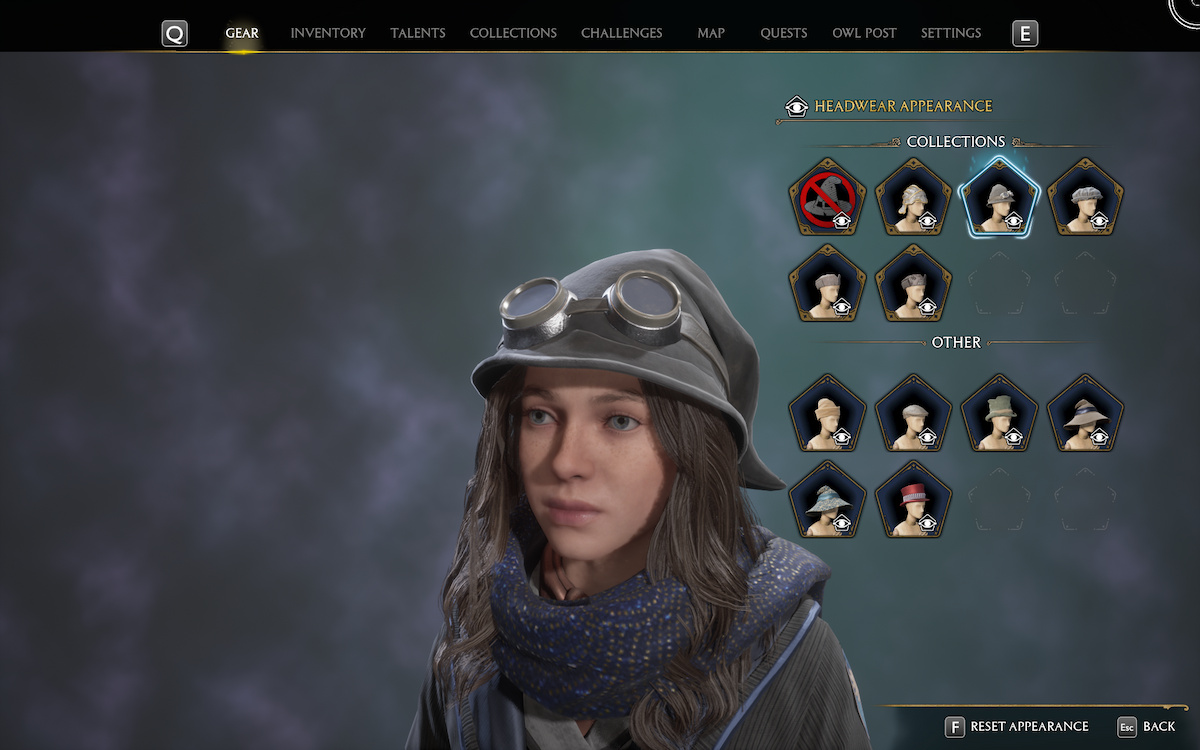The image size is (1200, 750).
Task: Open the Collections tab
Action: click(513, 33)
